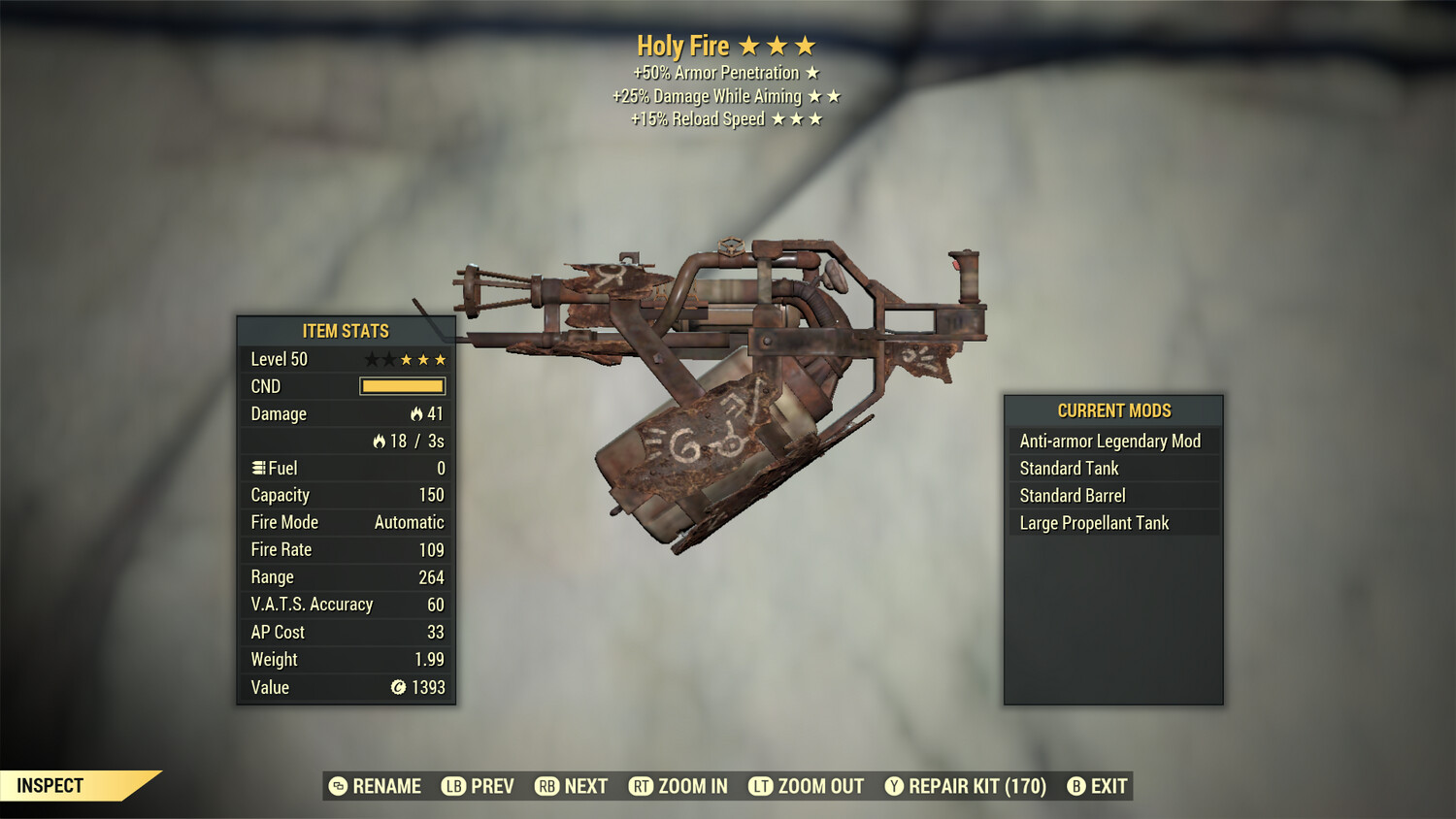Click the CND condition bar
Viewport: 1456px width, 819px height.
click(402, 386)
